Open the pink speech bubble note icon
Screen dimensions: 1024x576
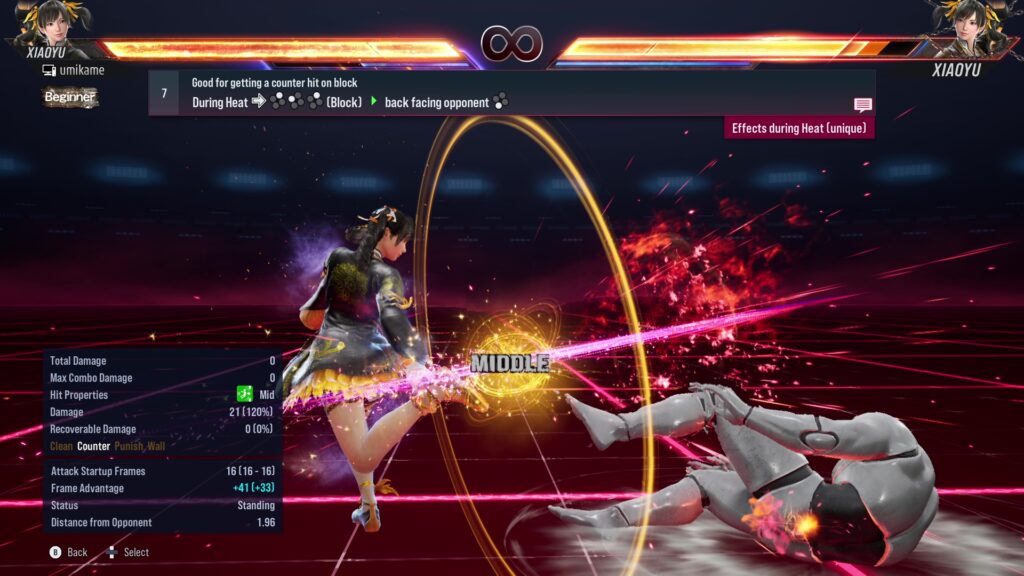point(862,104)
